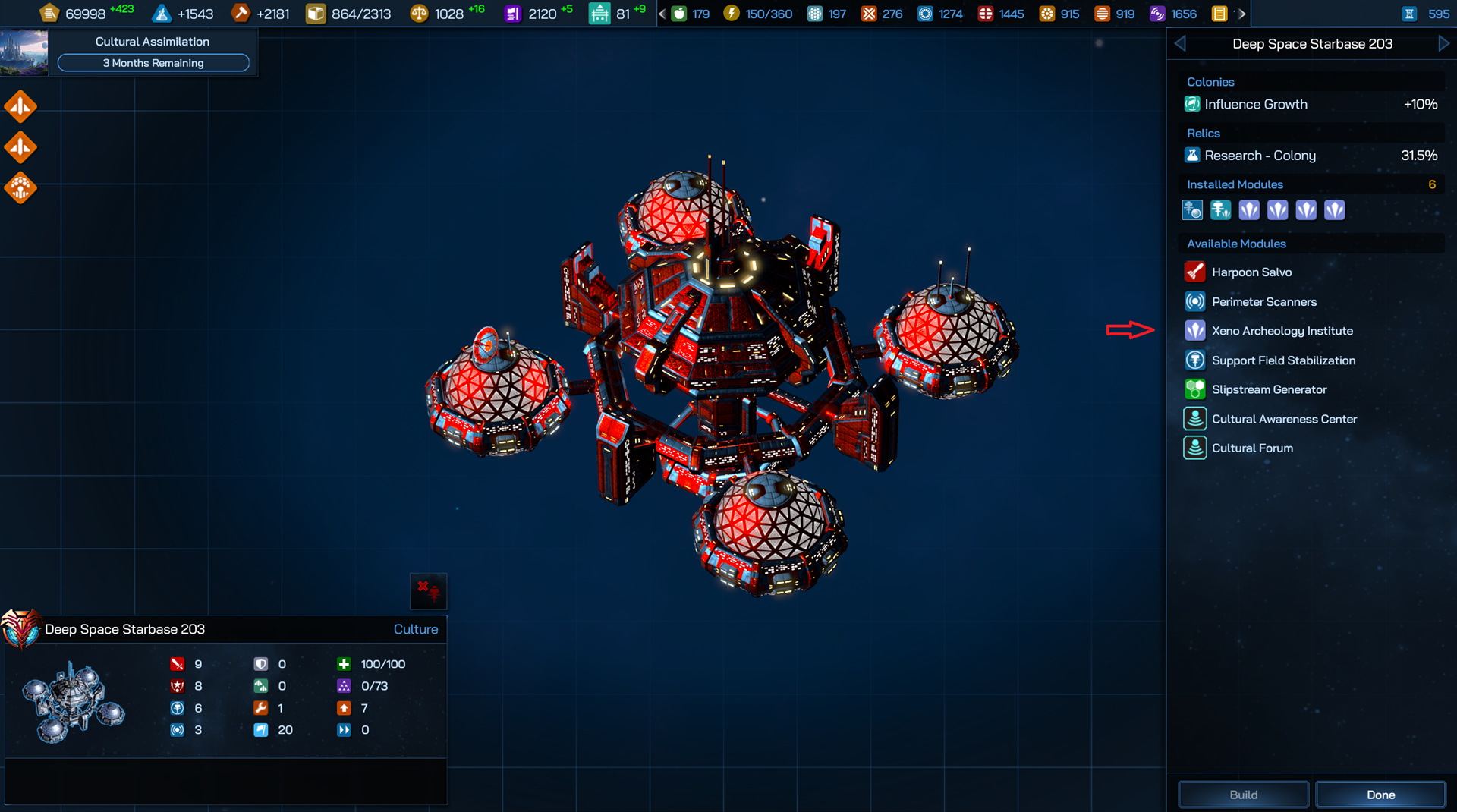Go to the next starbase arrow

1443,44
